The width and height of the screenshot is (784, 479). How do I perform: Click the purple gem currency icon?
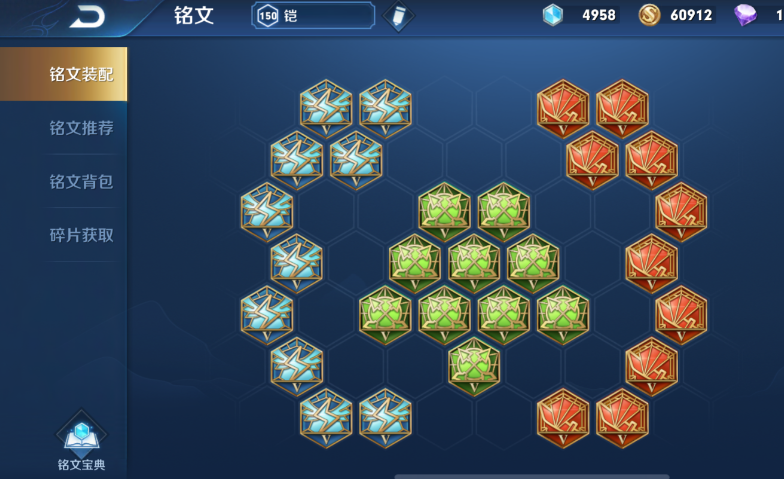[745, 15]
